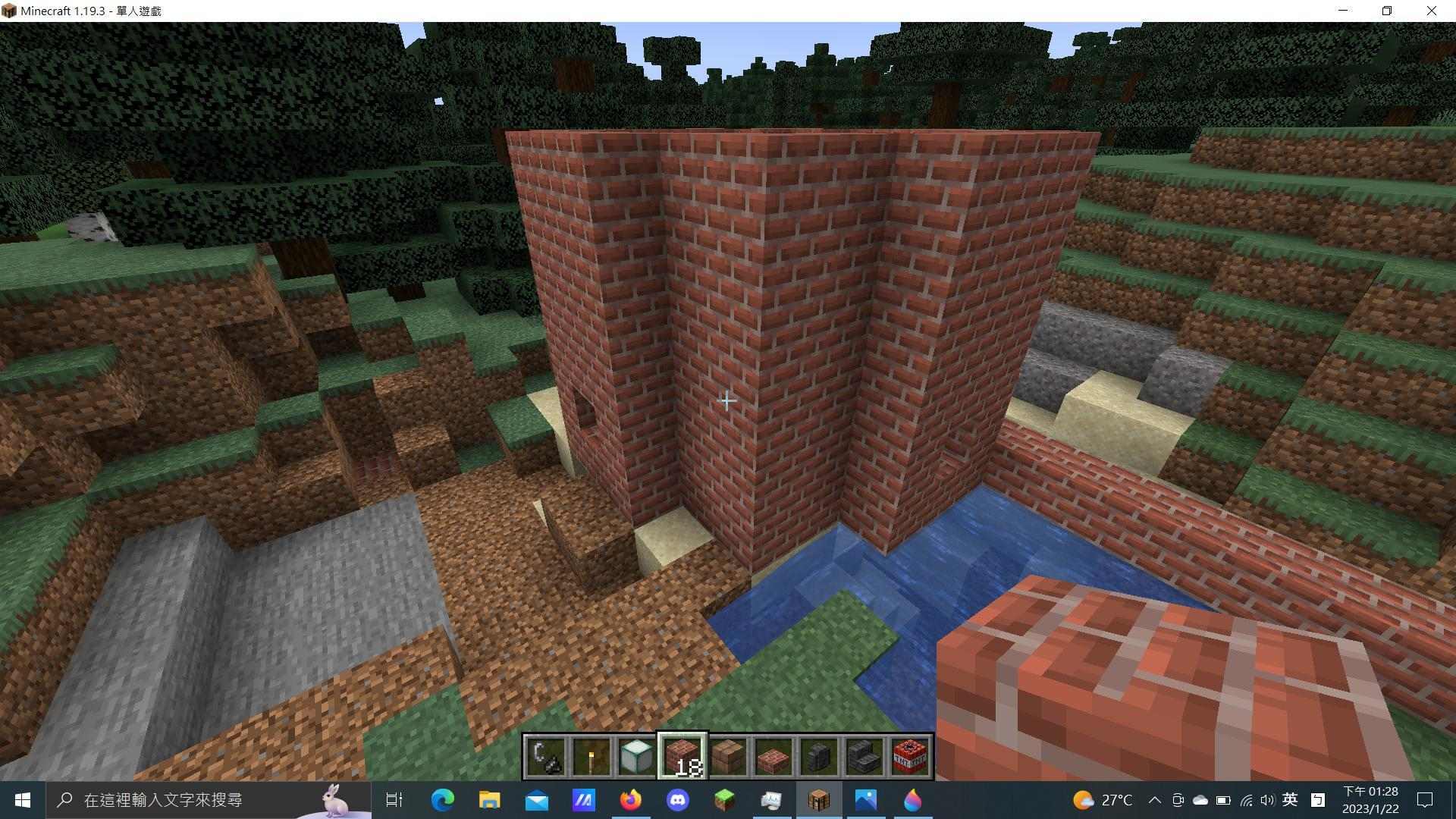Image resolution: width=1456 pixels, height=819 pixels.
Task: Launch Firefox from the taskbar
Action: point(630,799)
